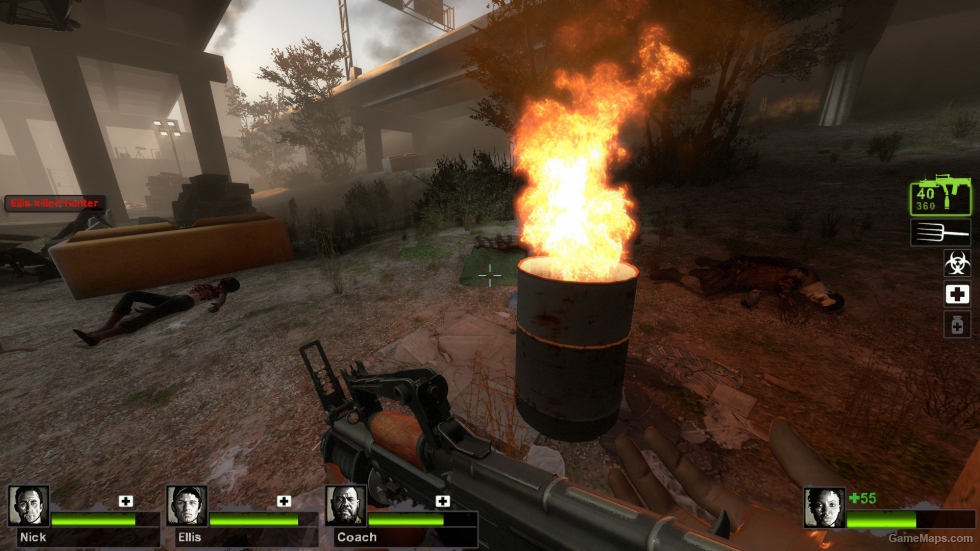Select Ellis's teammate portrait
This screenshot has width=980, height=551.
[x=187, y=506]
